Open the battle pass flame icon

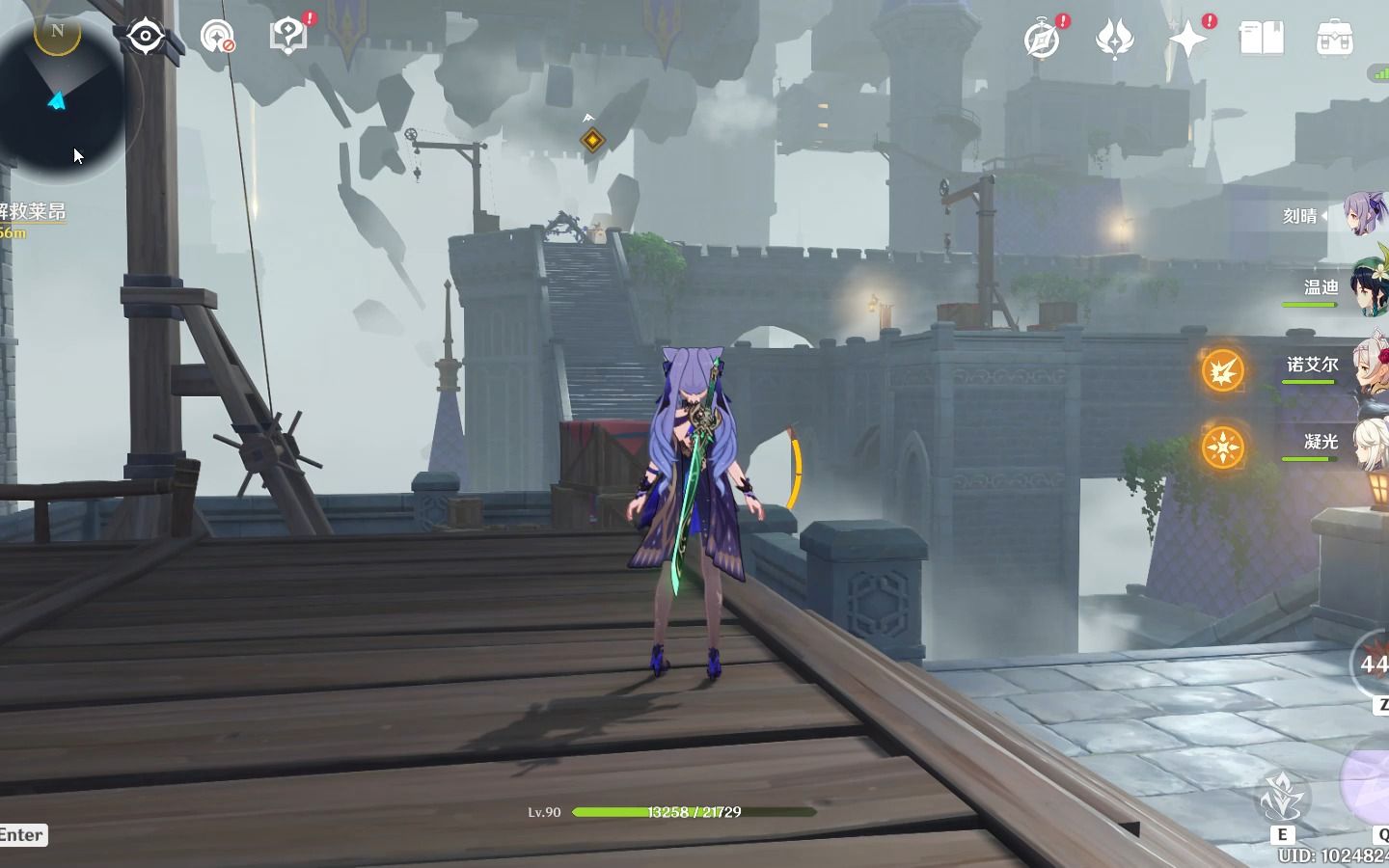(1115, 40)
